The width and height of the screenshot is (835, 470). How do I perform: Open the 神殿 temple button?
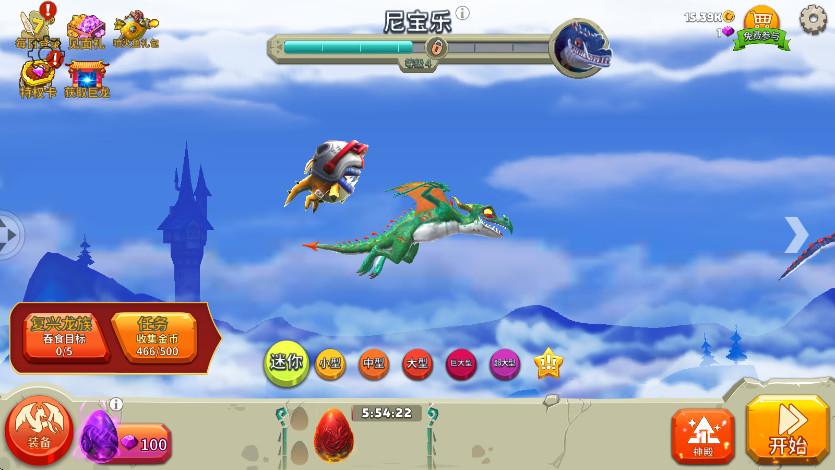point(702,436)
